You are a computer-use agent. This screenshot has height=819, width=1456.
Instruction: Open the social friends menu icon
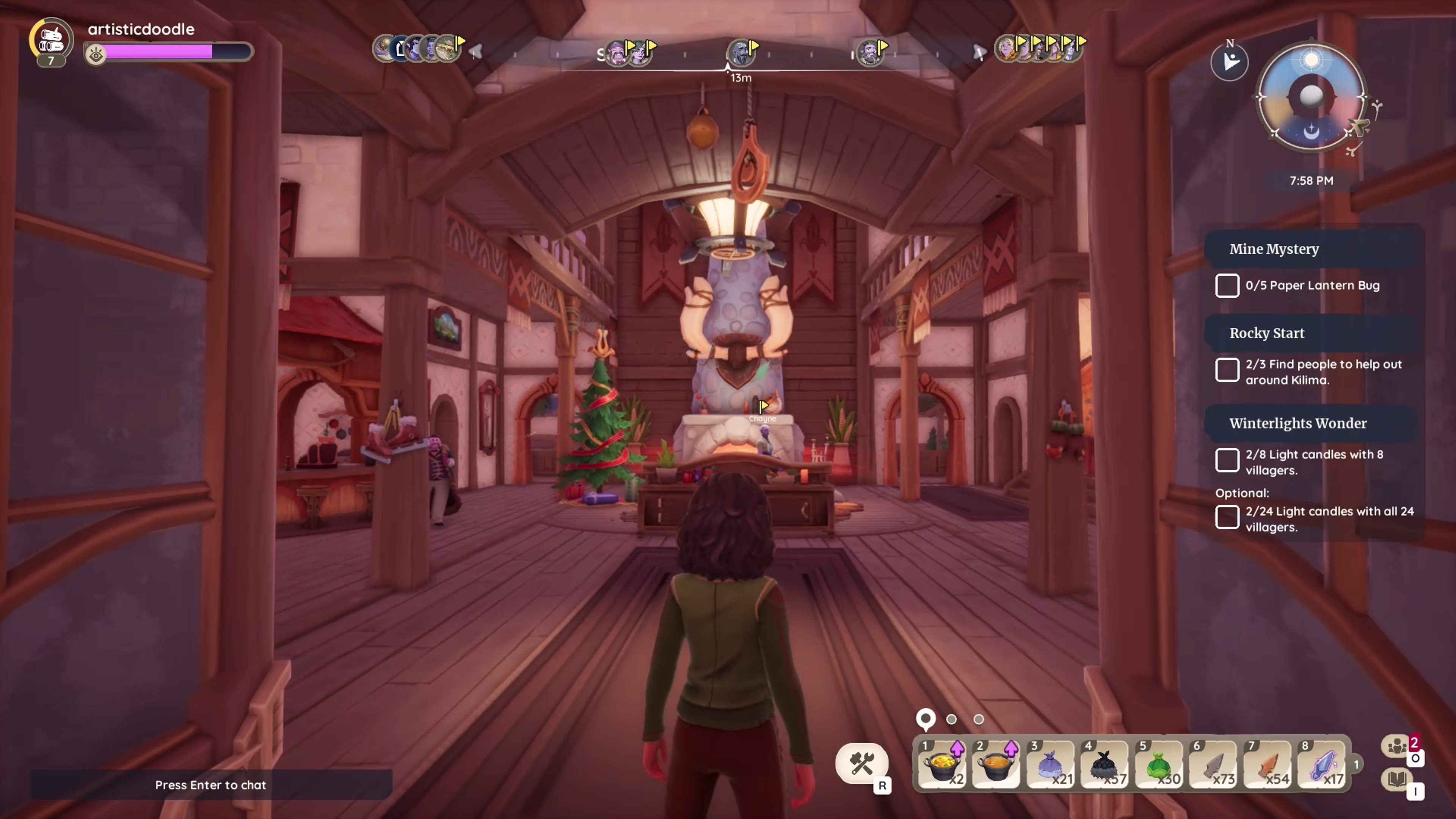(x=1397, y=746)
